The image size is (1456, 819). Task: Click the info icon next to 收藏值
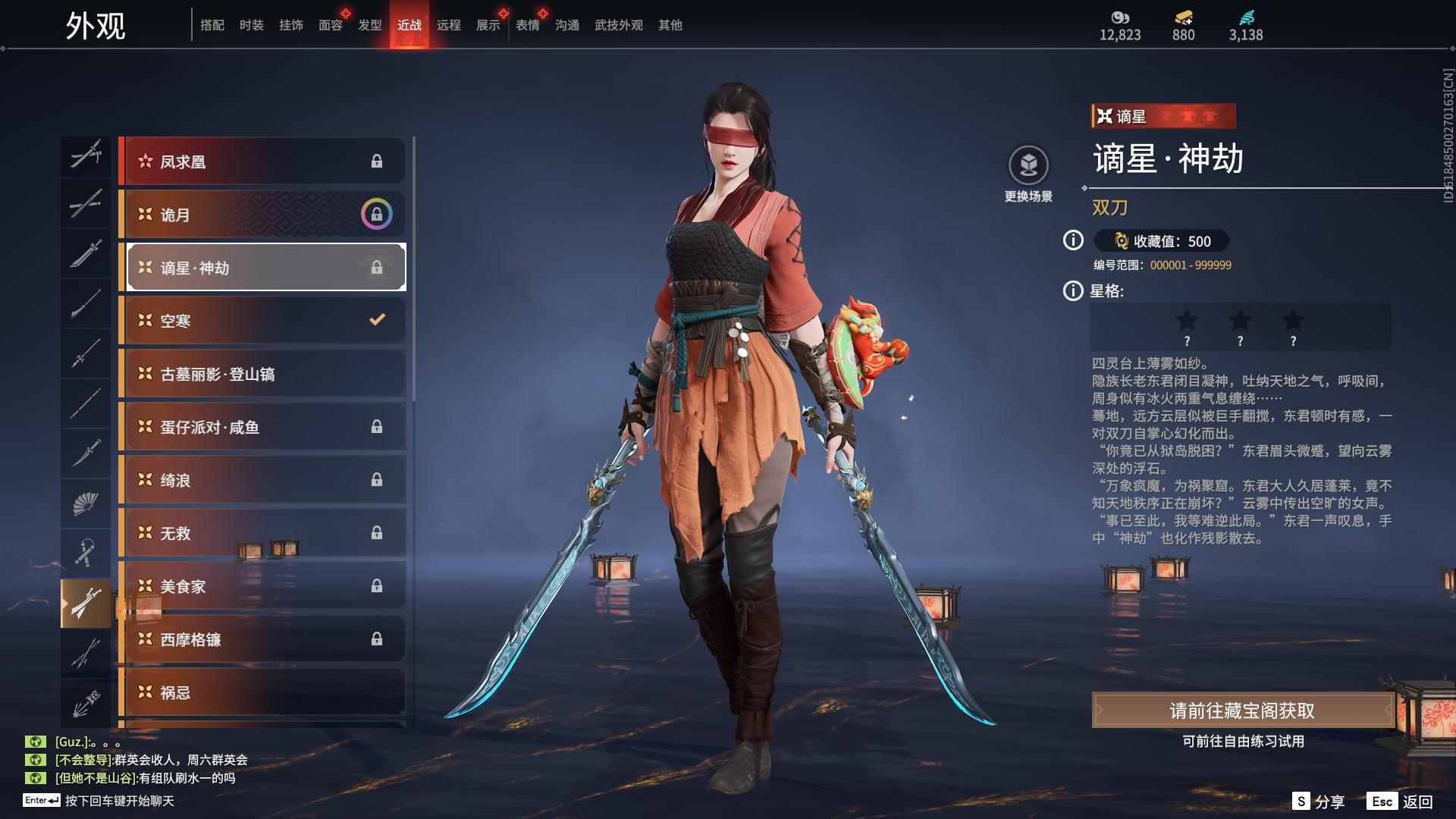point(1072,242)
